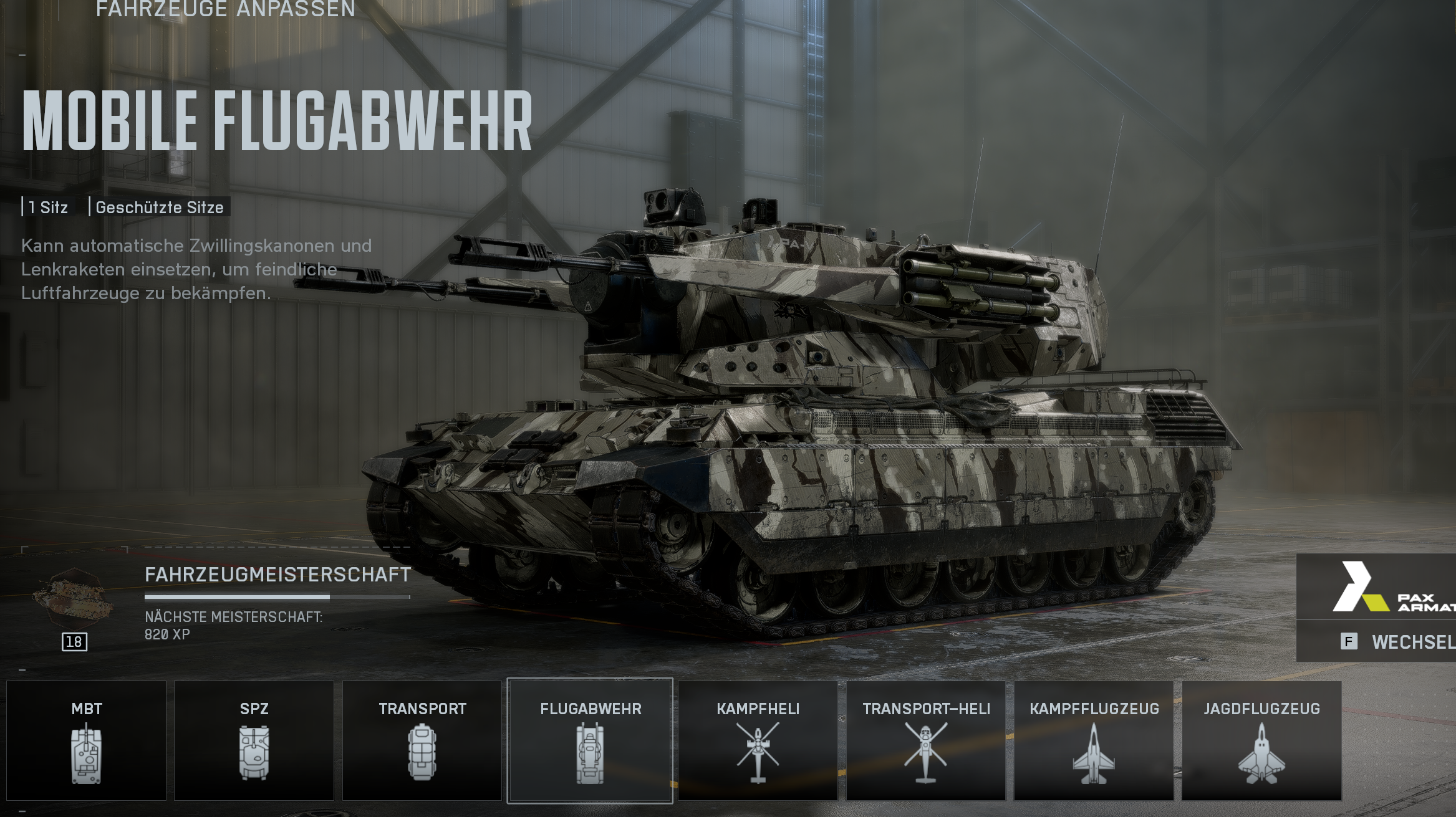Show the Kampfheli vehicle category
The width and height of the screenshot is (1456, 817).
758,740
